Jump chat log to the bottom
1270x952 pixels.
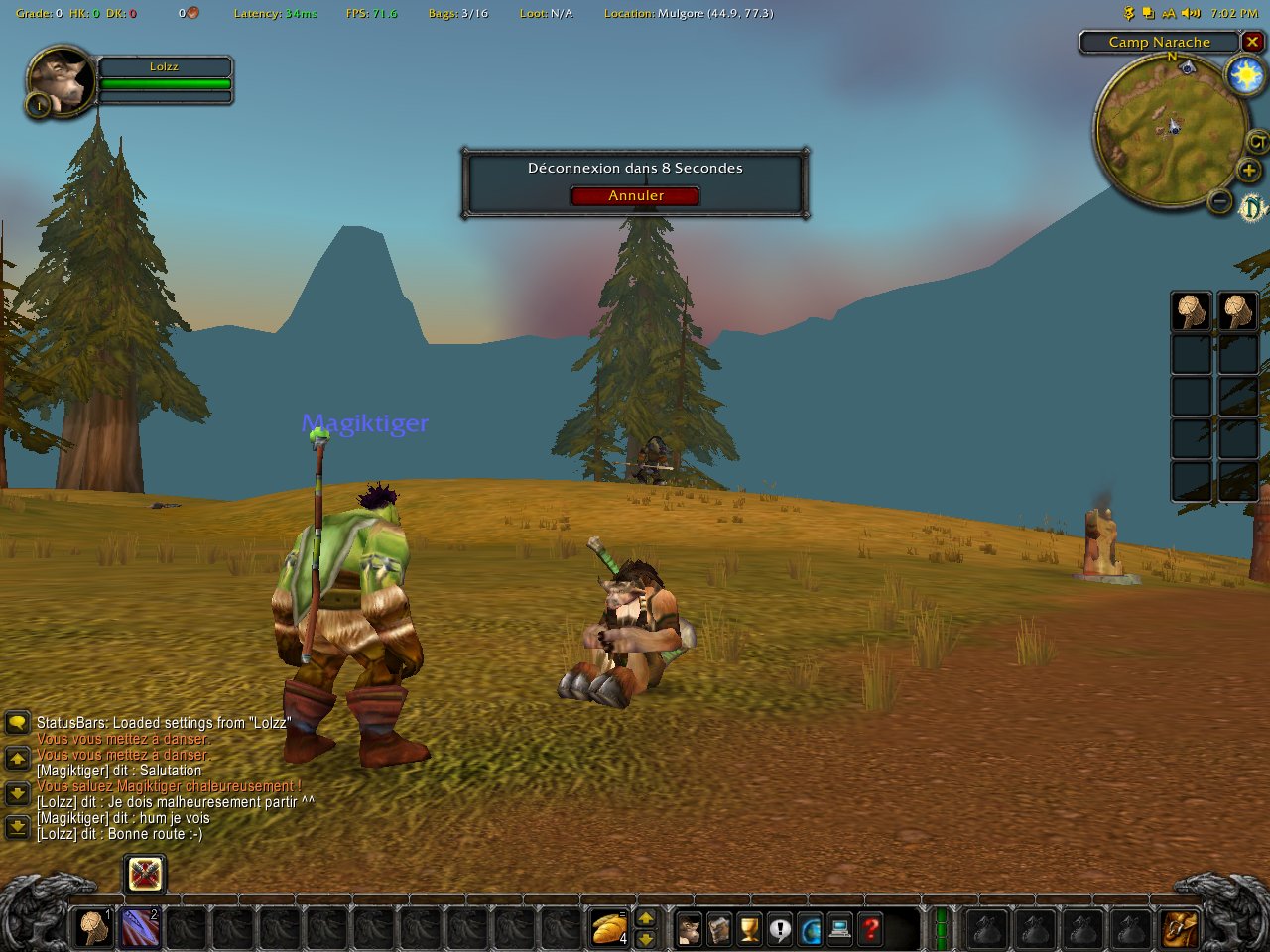tap(17, 825)
